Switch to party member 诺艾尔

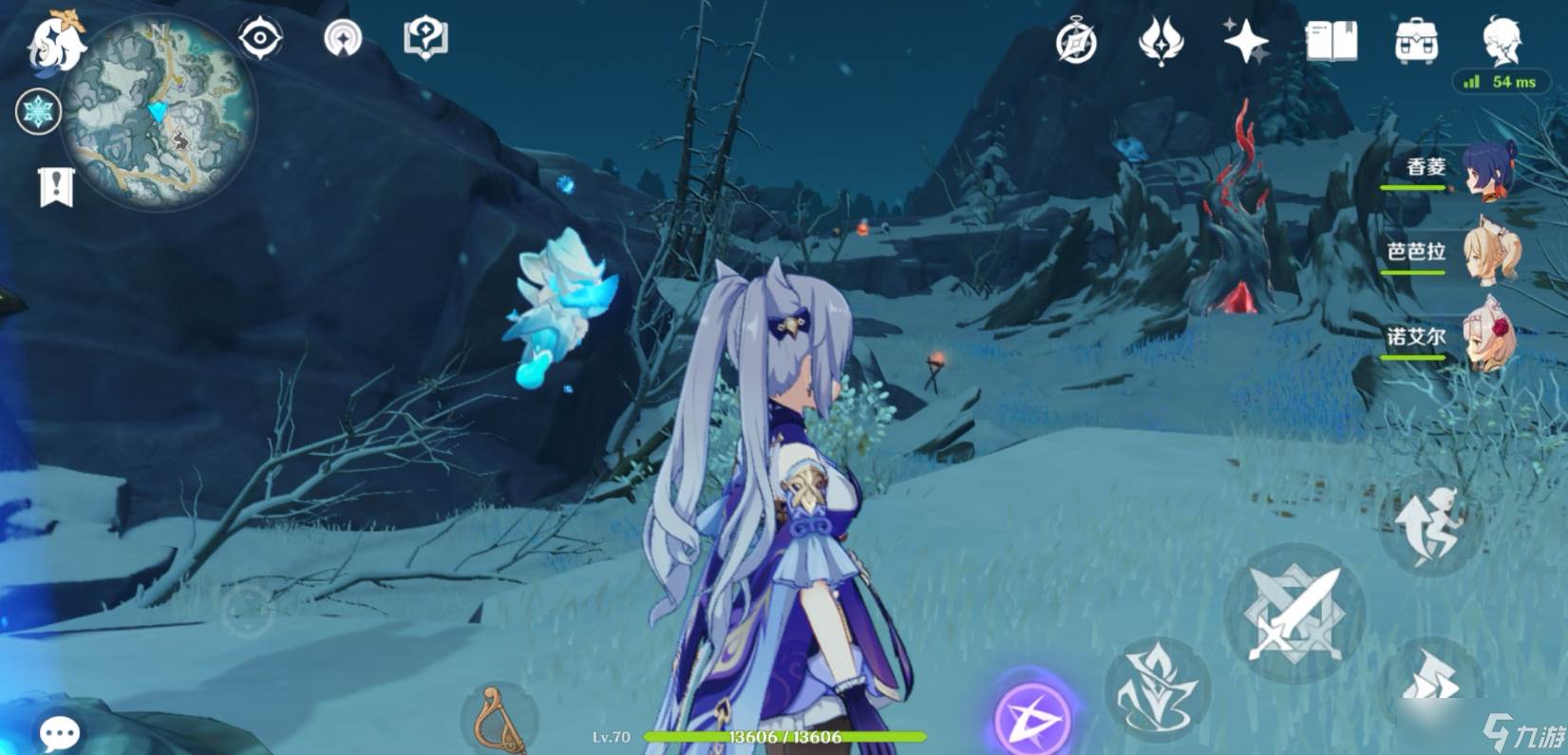pyautogui.click(x=1489, y=337)
